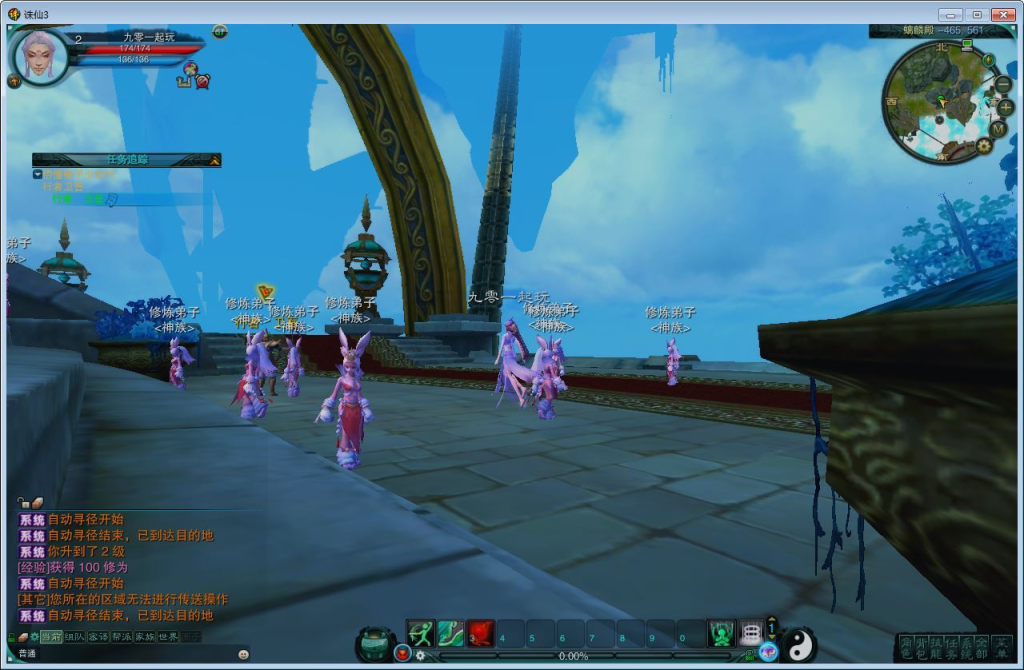The width and height of the screenshot is (1024, 670).
Task: Open the circular minimap
Action: pos(940,101)
